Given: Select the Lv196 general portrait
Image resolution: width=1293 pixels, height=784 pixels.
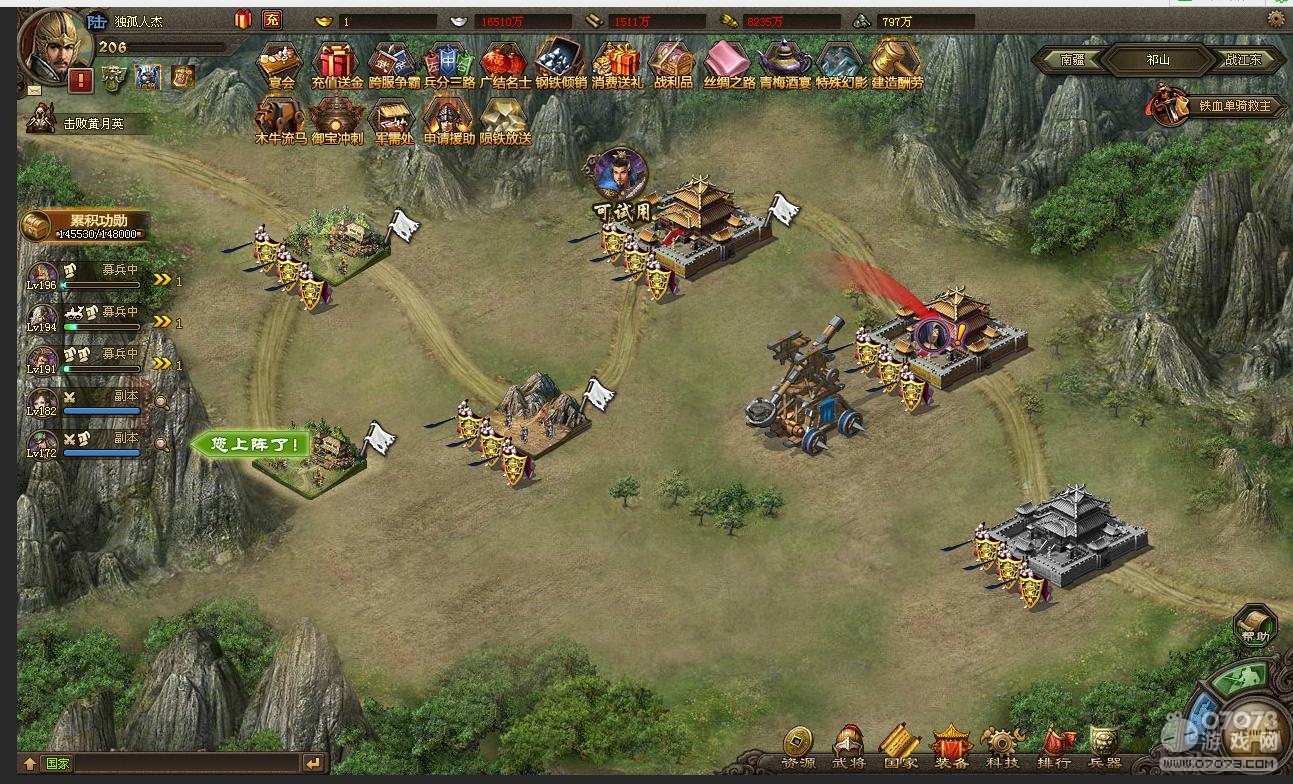Looking at the screenshot, I should coord(43,276).
